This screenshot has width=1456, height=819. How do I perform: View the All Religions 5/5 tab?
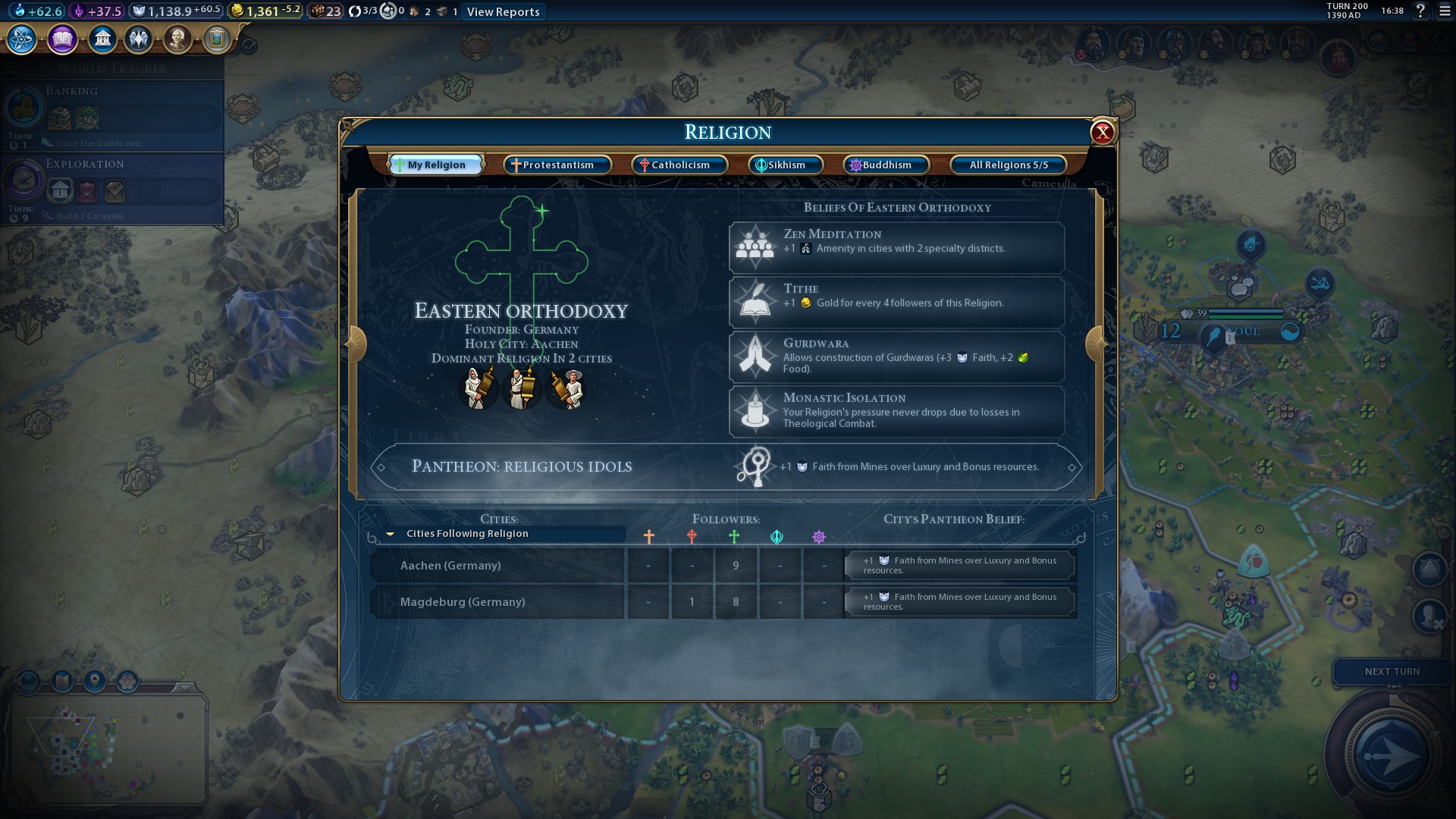coord(1008,165)
